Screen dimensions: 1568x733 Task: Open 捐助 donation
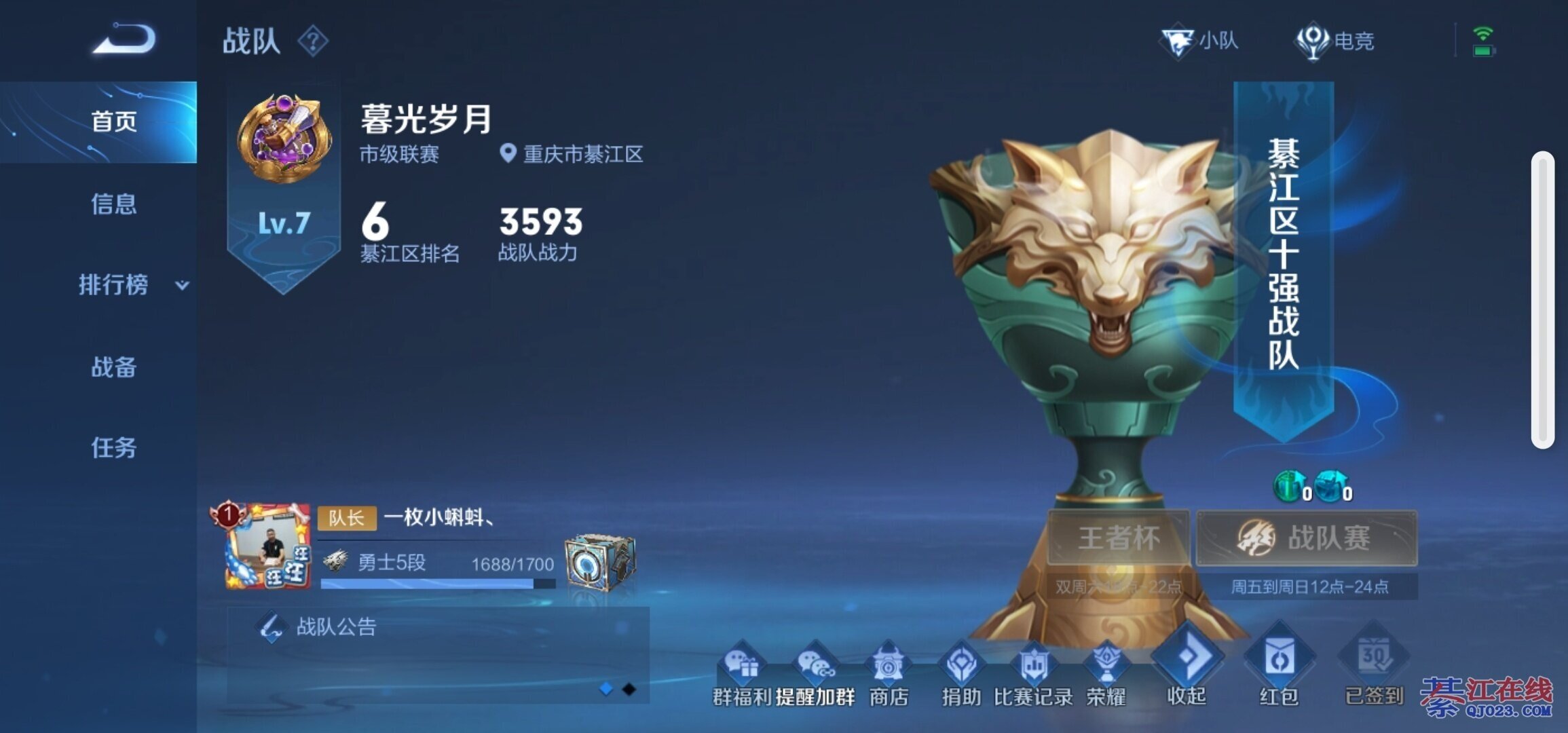[961, 672]
